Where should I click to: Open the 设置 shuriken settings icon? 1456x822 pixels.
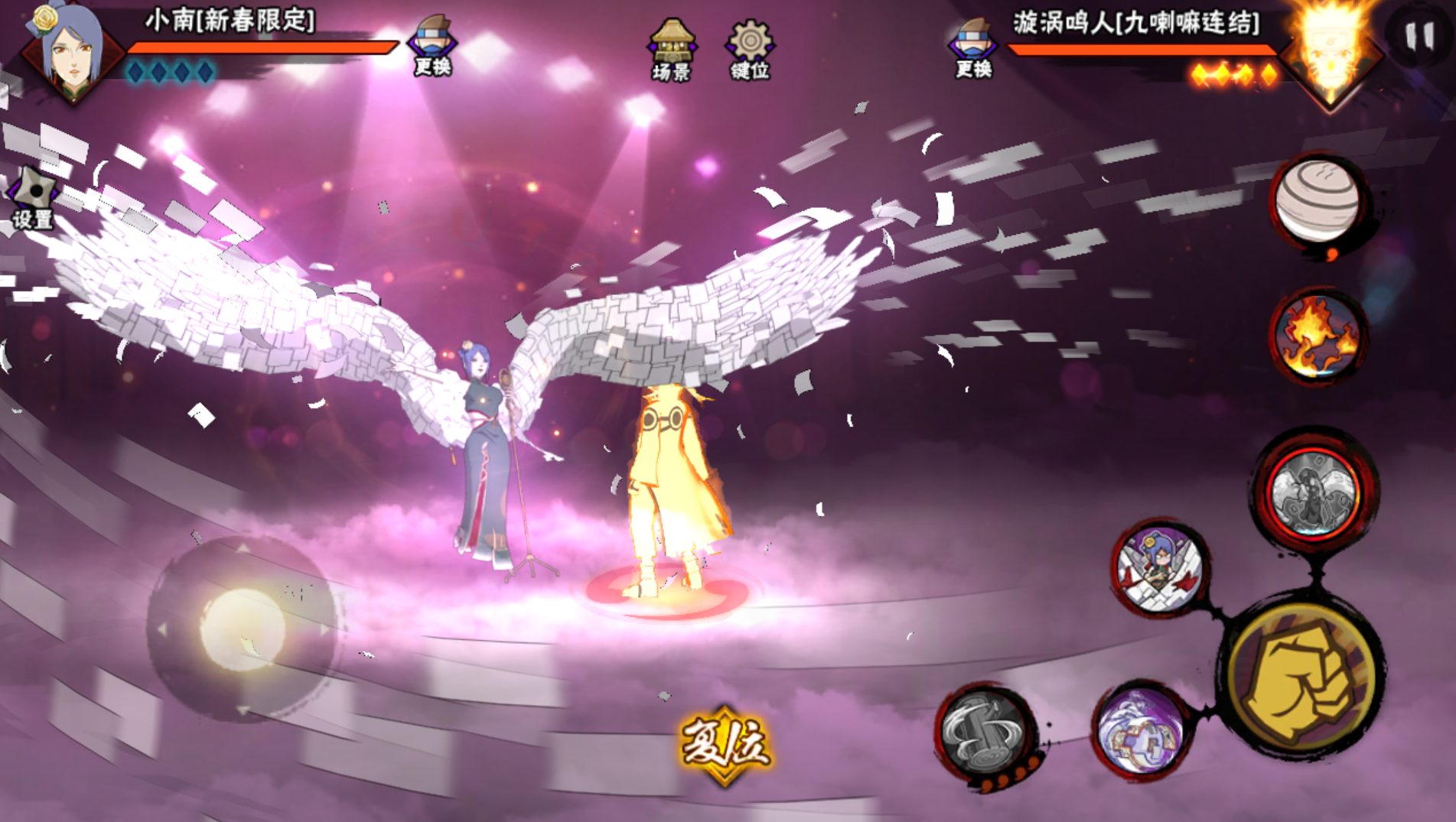[33, 199]
